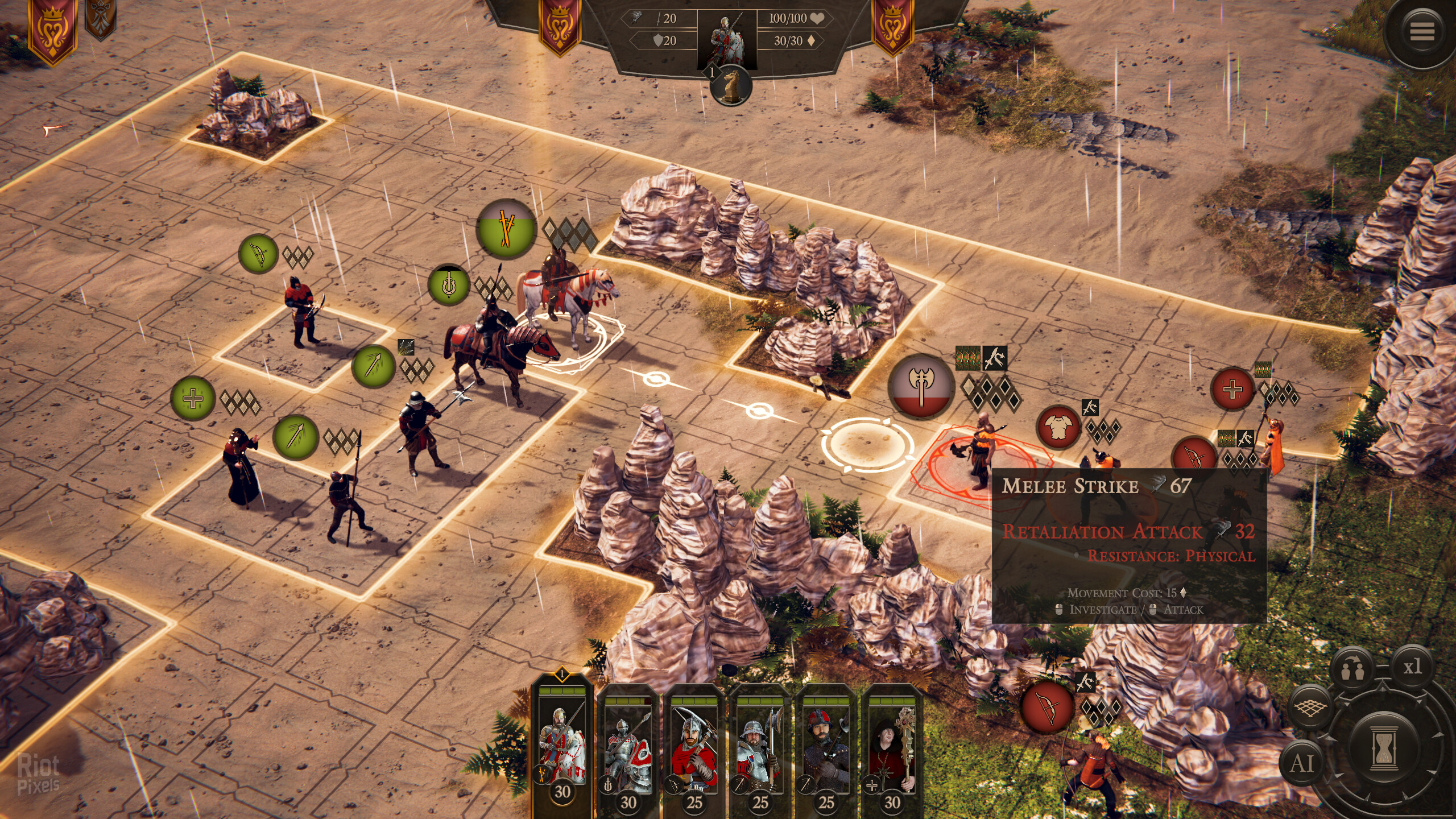Target the red healer cross enemy marker
The width and height of the screenshot is (1456, 819).
click(x=1232, y=390)
